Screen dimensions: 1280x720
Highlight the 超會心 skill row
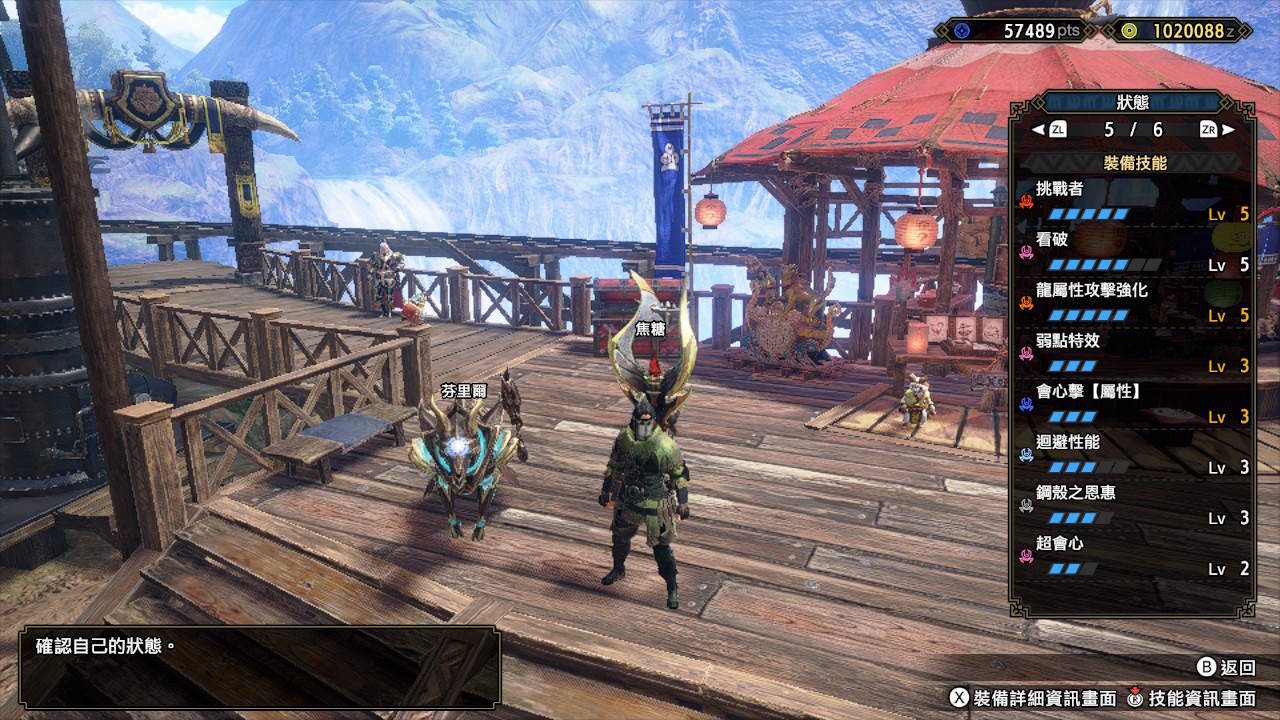coord(1133,556)
